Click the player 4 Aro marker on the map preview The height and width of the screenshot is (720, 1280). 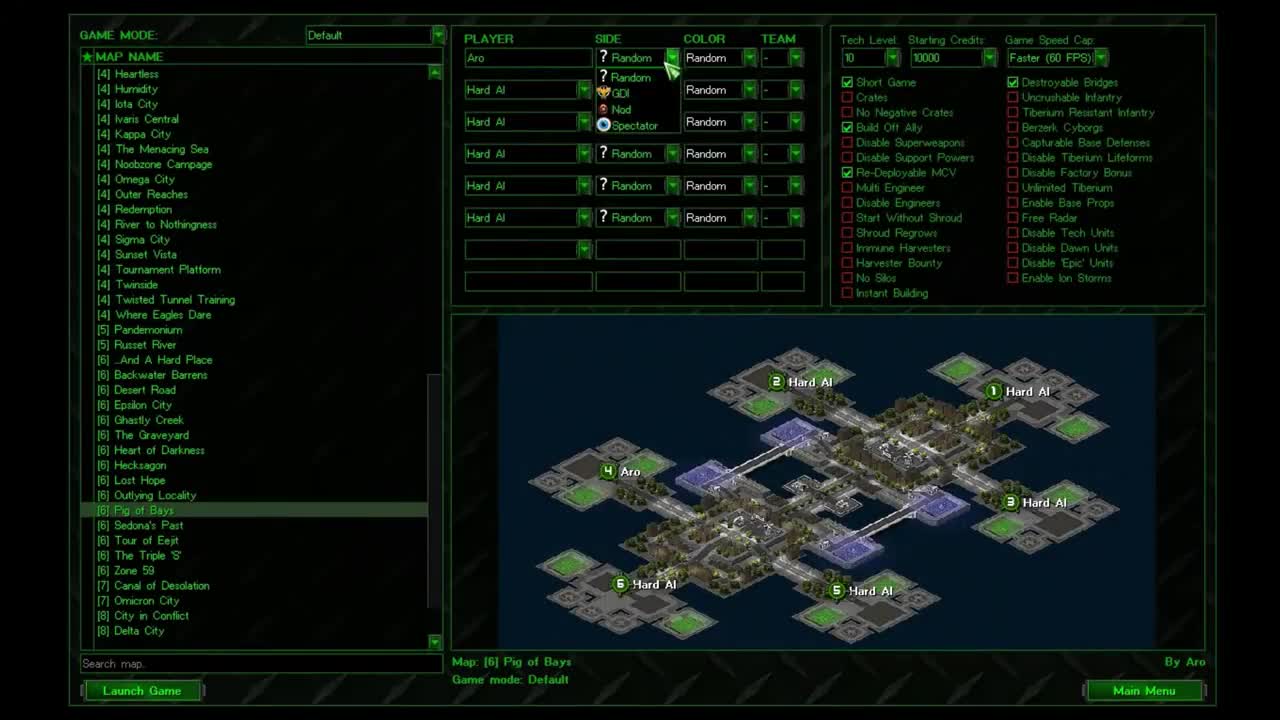pos(608,470)
